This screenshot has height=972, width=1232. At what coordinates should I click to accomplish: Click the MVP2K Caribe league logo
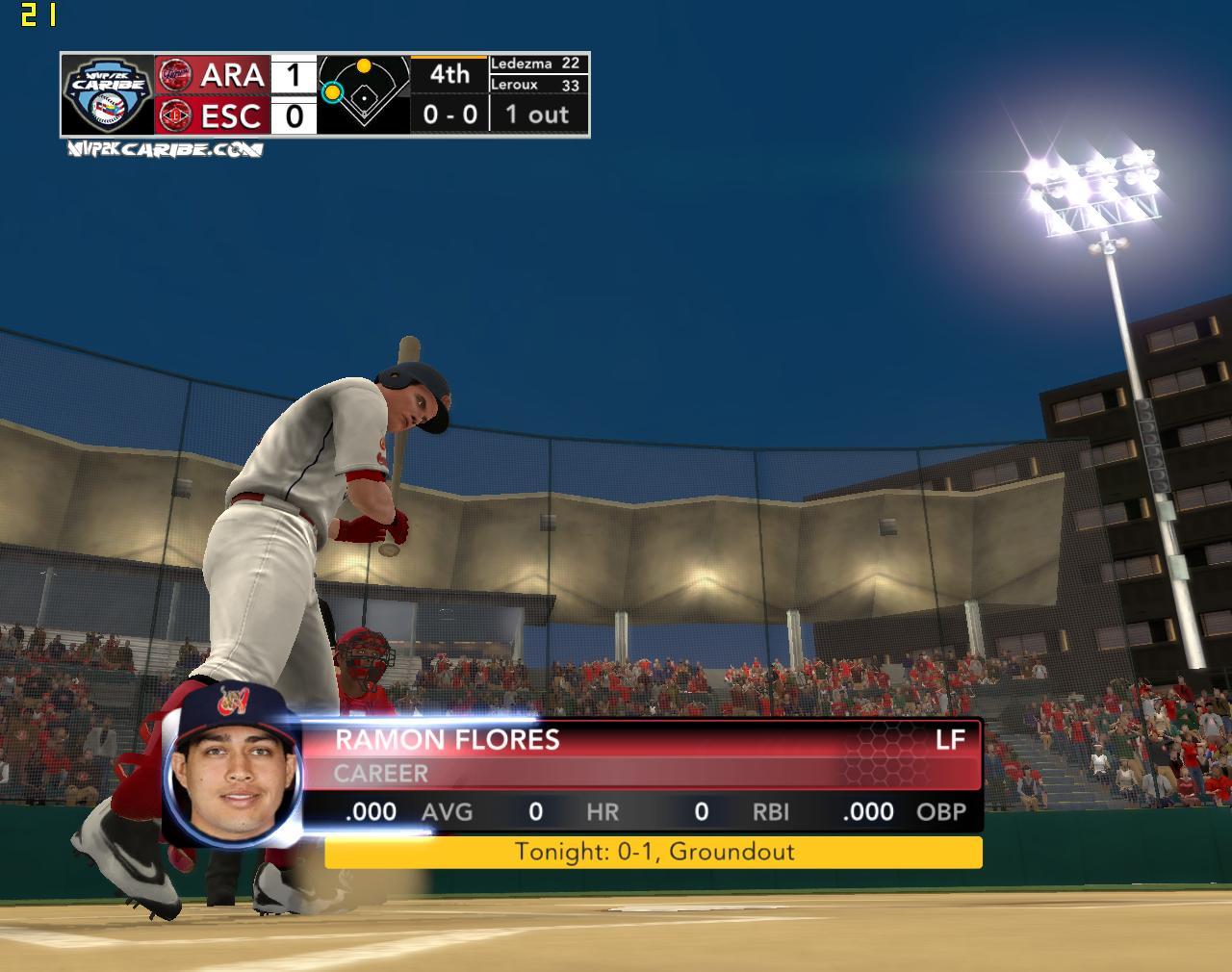pyautogui.click(x=107, y=93)
